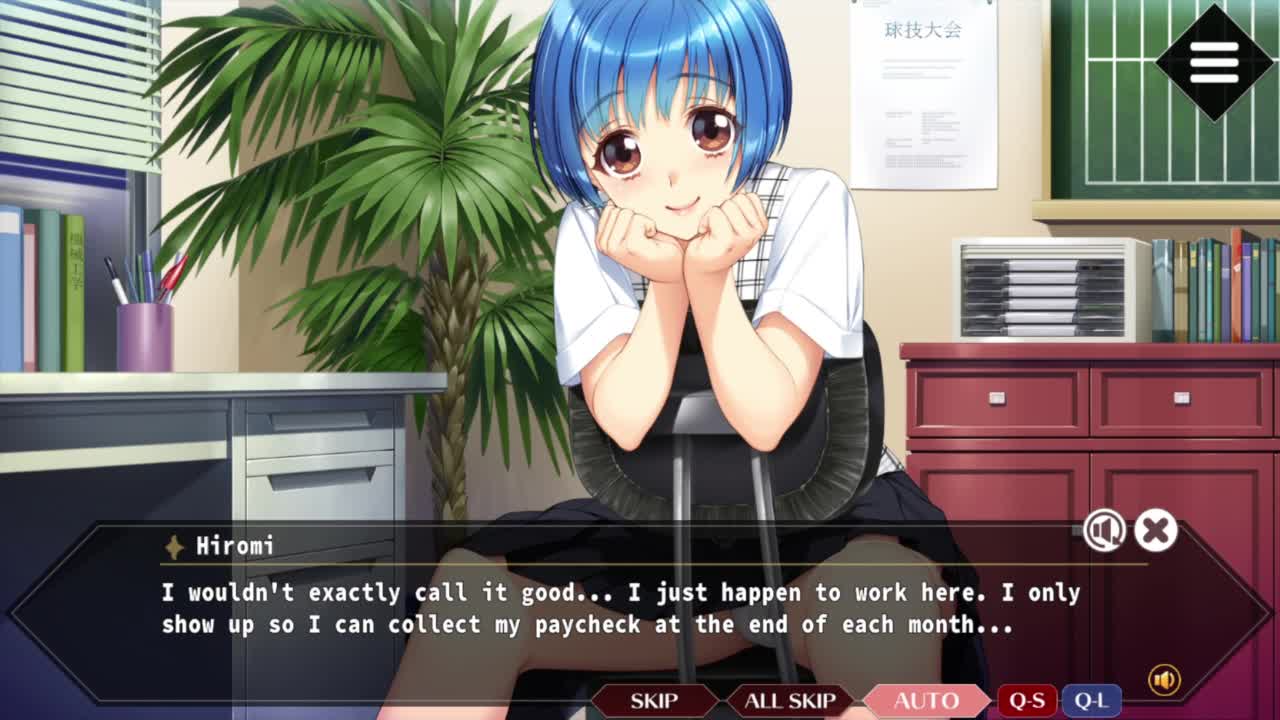Viewport: 1280px width, 720px height.
Task: Toggle AUTO text advance
Action: click(x=926, y=700)
